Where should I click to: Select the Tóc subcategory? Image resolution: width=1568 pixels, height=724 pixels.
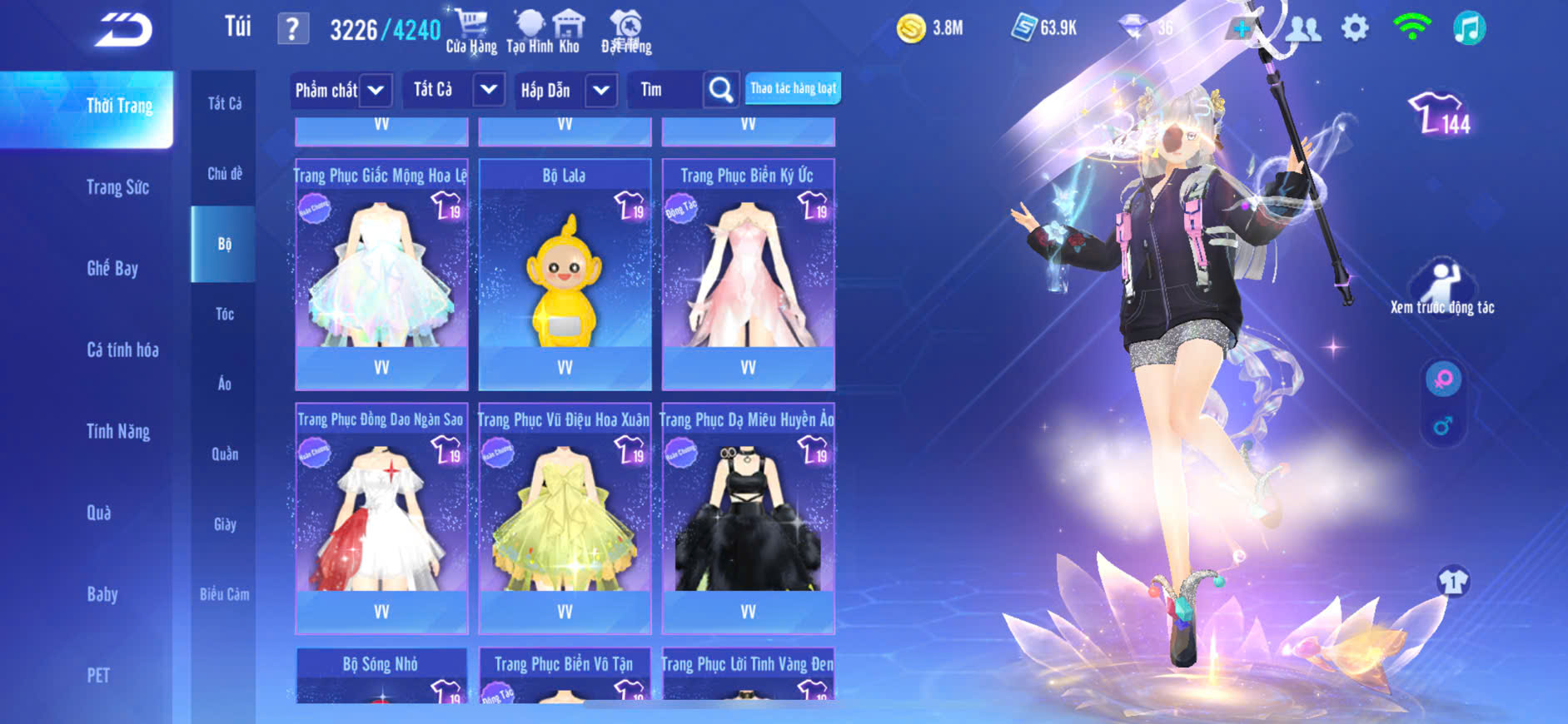[225, 314]
